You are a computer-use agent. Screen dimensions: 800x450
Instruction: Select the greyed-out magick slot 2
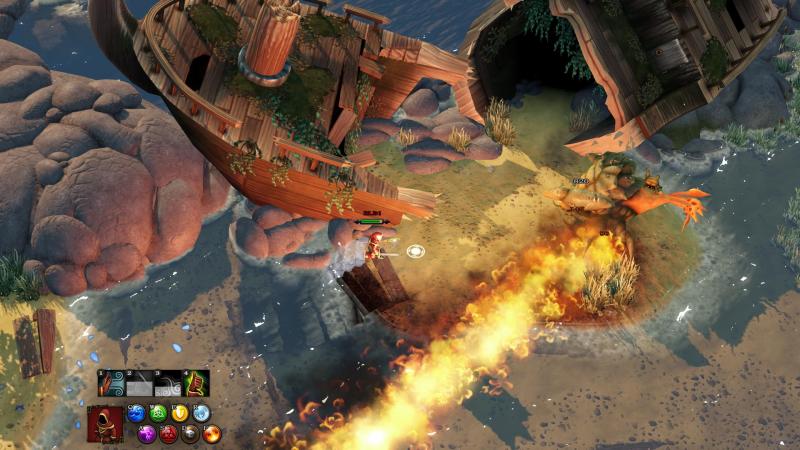pos(141,384)
